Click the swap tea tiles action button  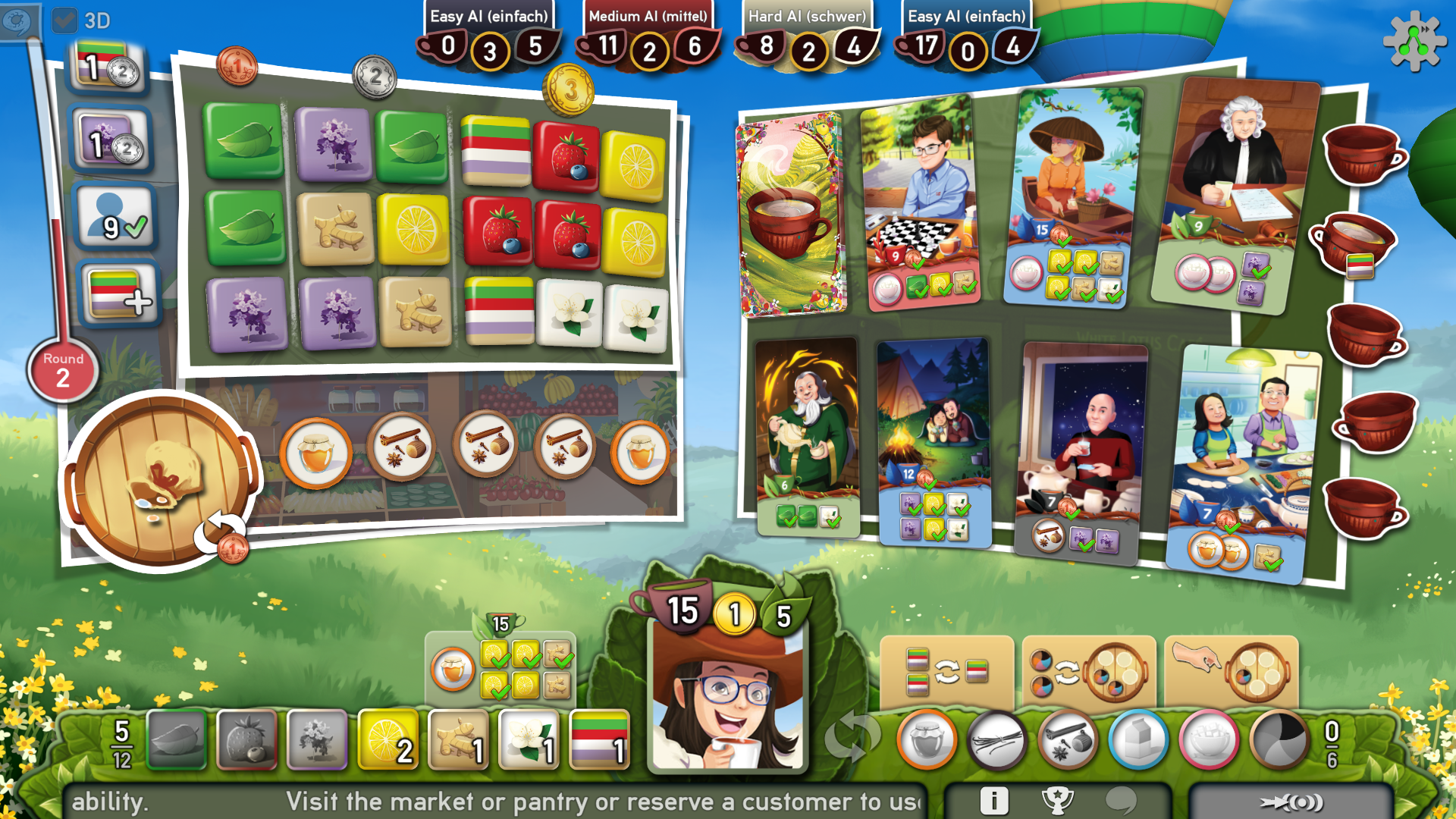point(946,673)
